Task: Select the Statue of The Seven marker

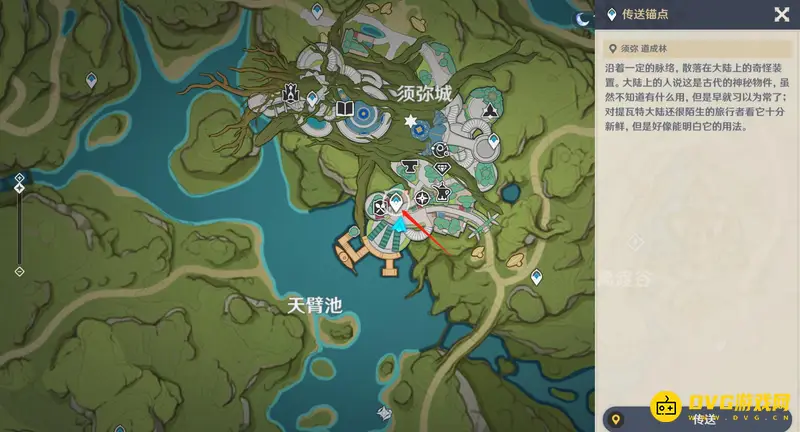Action: point(291,93)
